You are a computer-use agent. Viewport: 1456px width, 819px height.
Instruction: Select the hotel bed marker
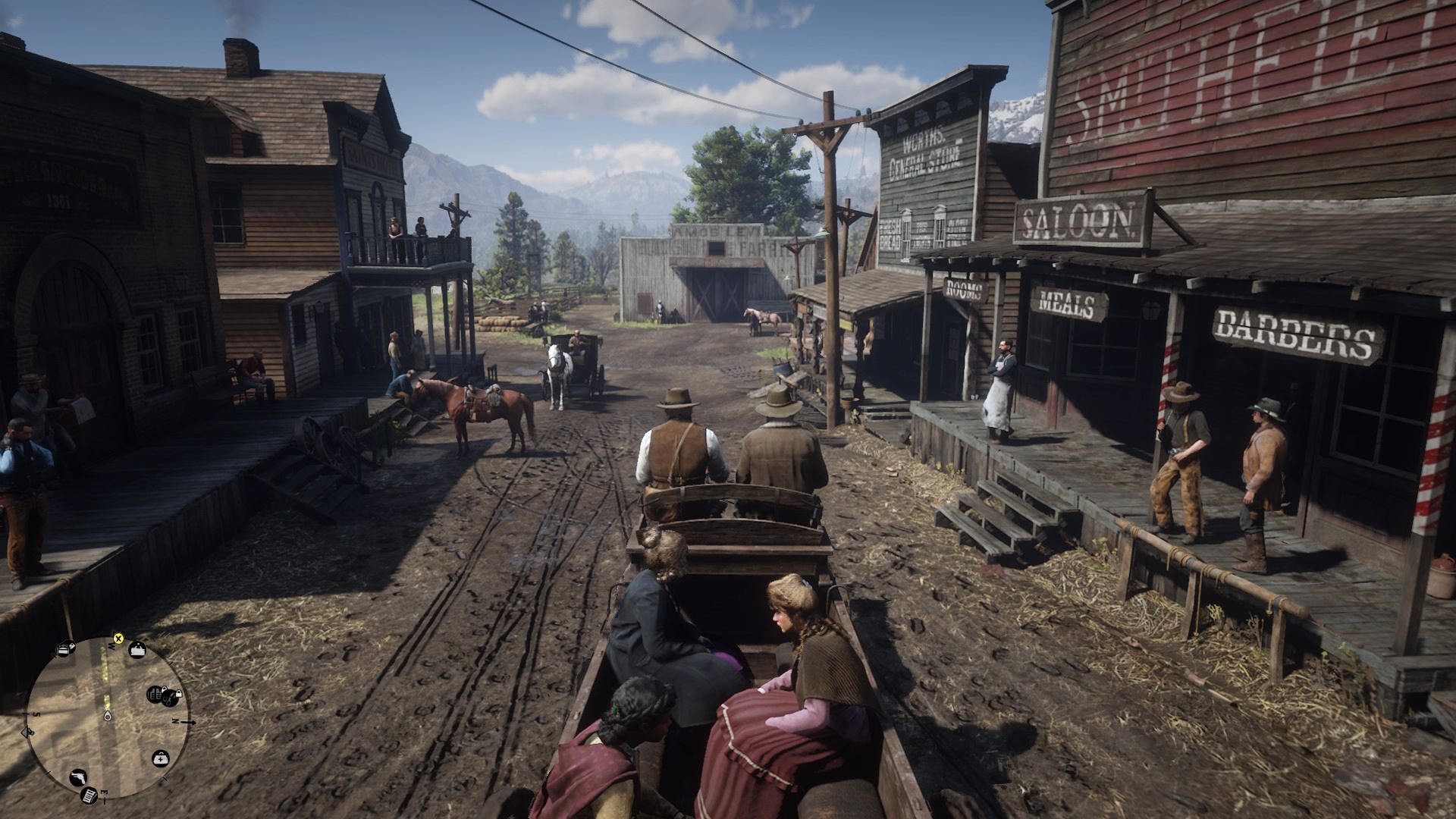click(x=63, y=649)
